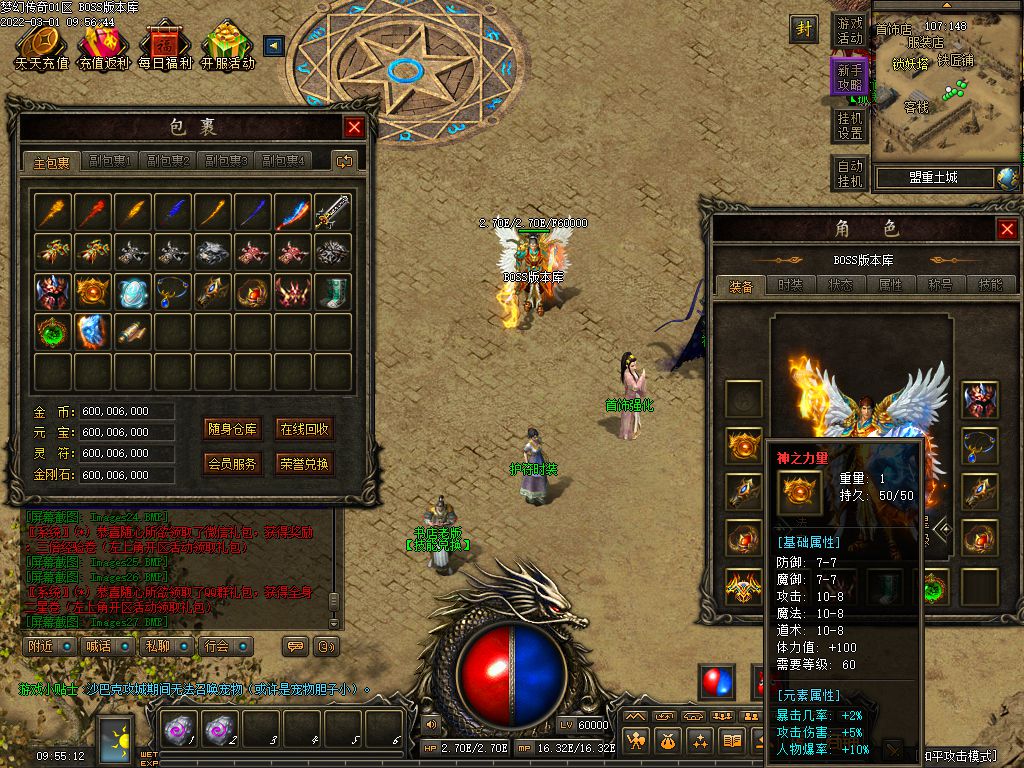Image resolution: width=1024 pixels, height=768 pixels.
Task: Close the 角色 character window
Action: [x=1007, y=230]
